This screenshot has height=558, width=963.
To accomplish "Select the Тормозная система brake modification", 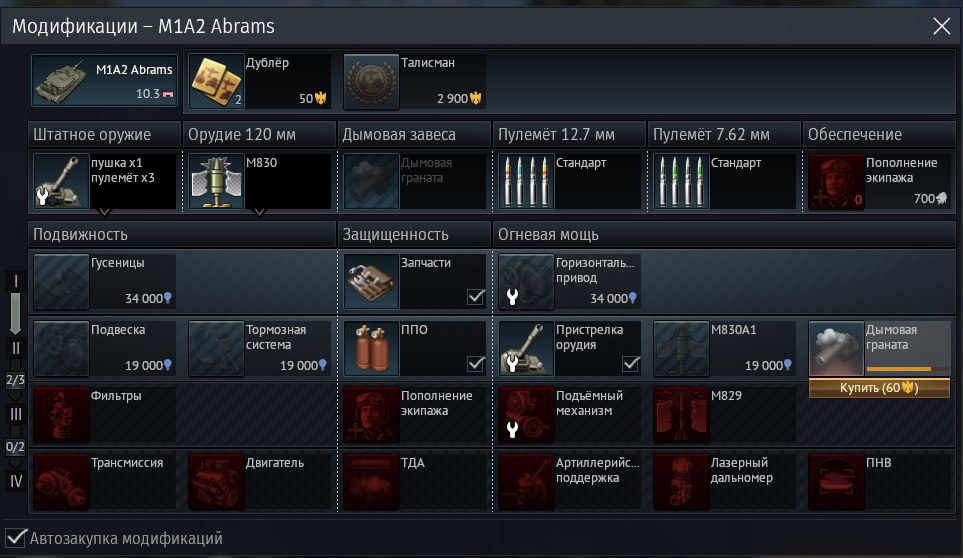I will pyautogui.click(x=259, y=348).
